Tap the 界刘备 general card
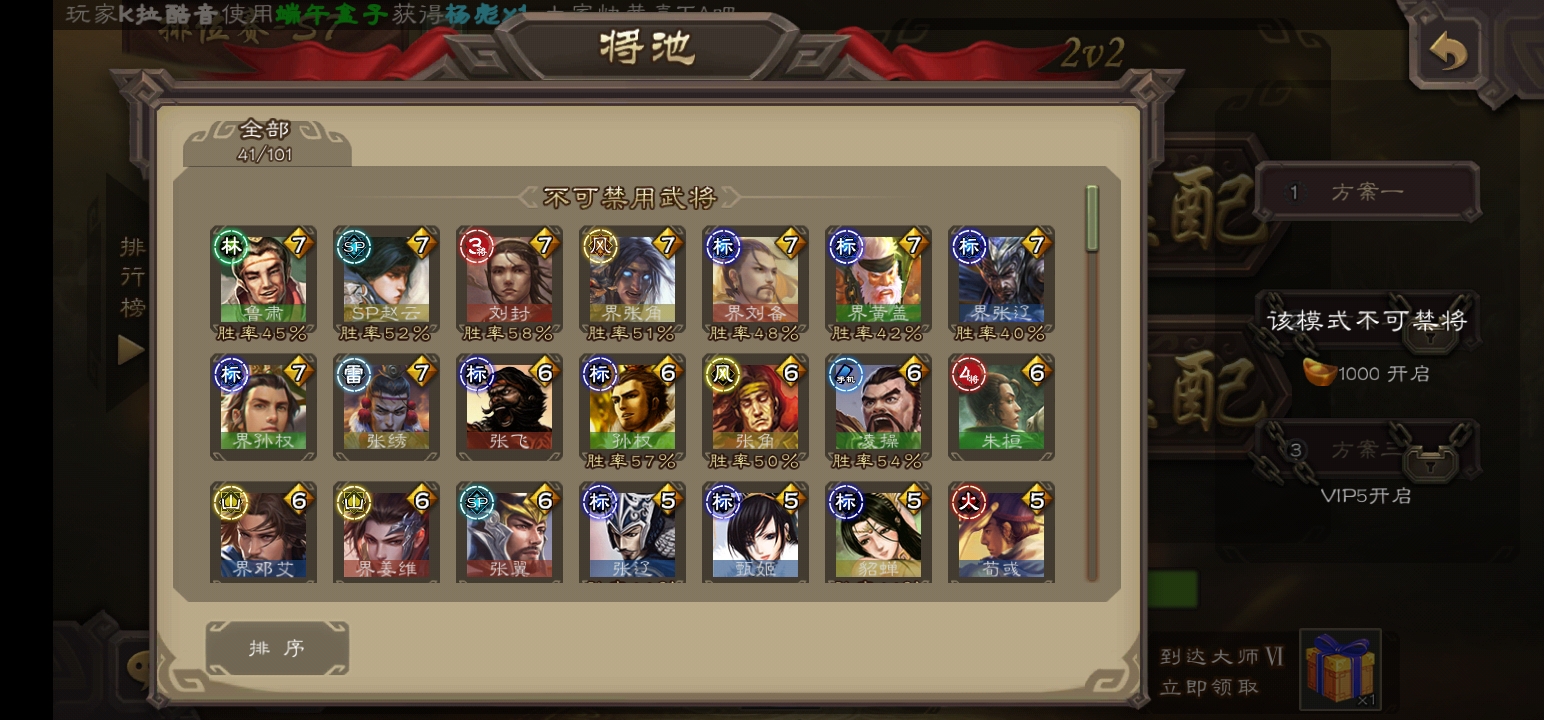The width and height of the screenshot is (1544, 720). (755, 278)
